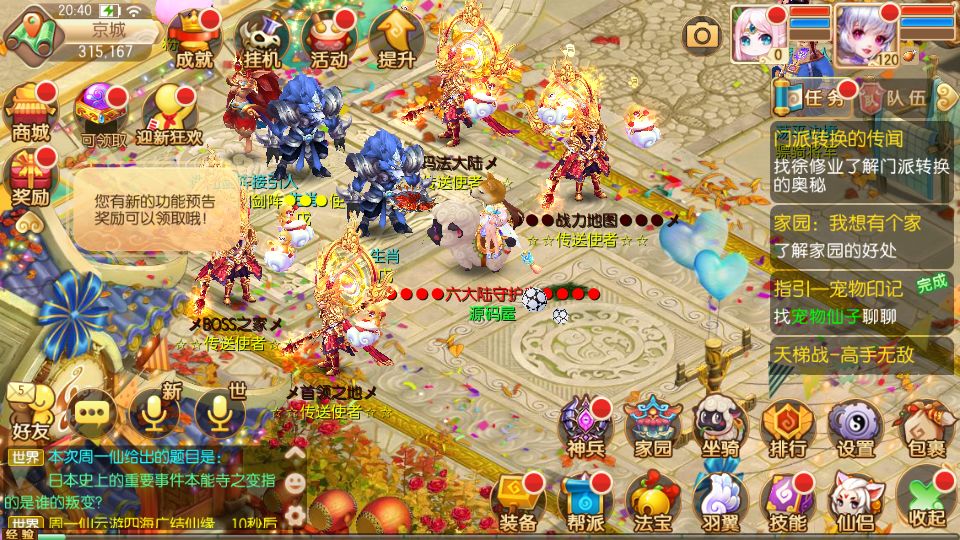Open the 成就 achievements icon

coord(193,40)
